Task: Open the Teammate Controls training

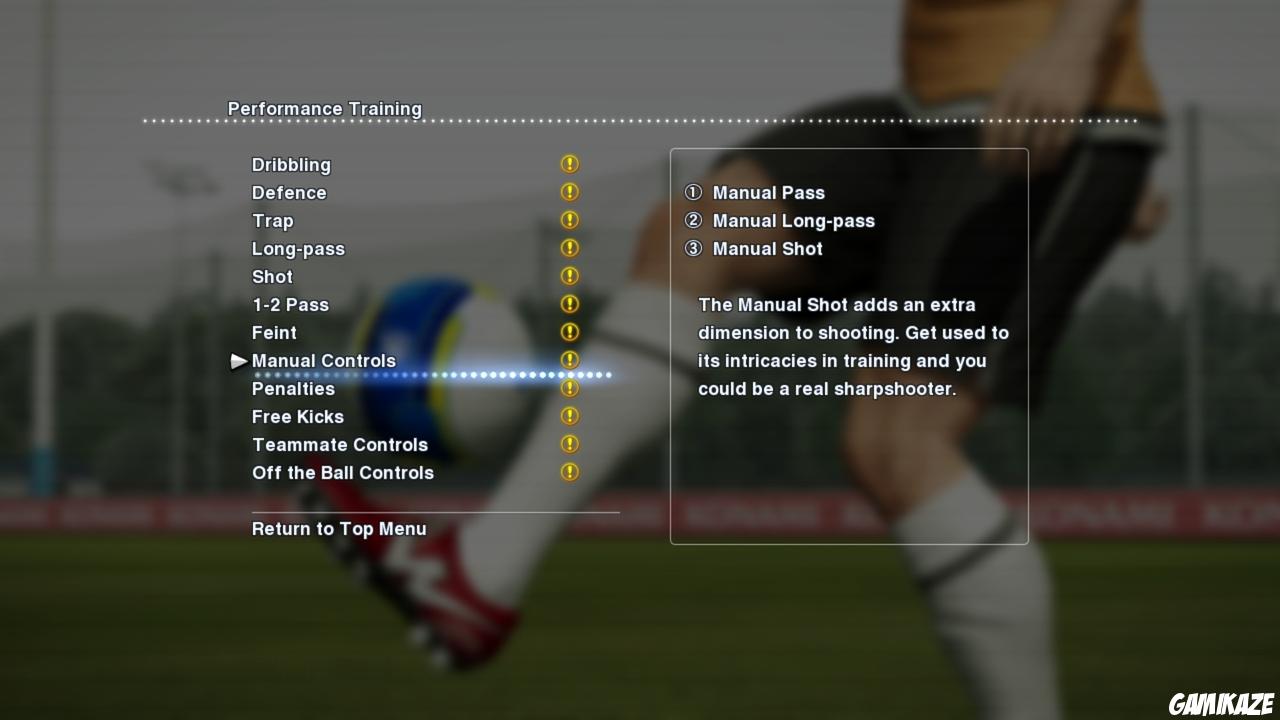Action: [340, 444]
